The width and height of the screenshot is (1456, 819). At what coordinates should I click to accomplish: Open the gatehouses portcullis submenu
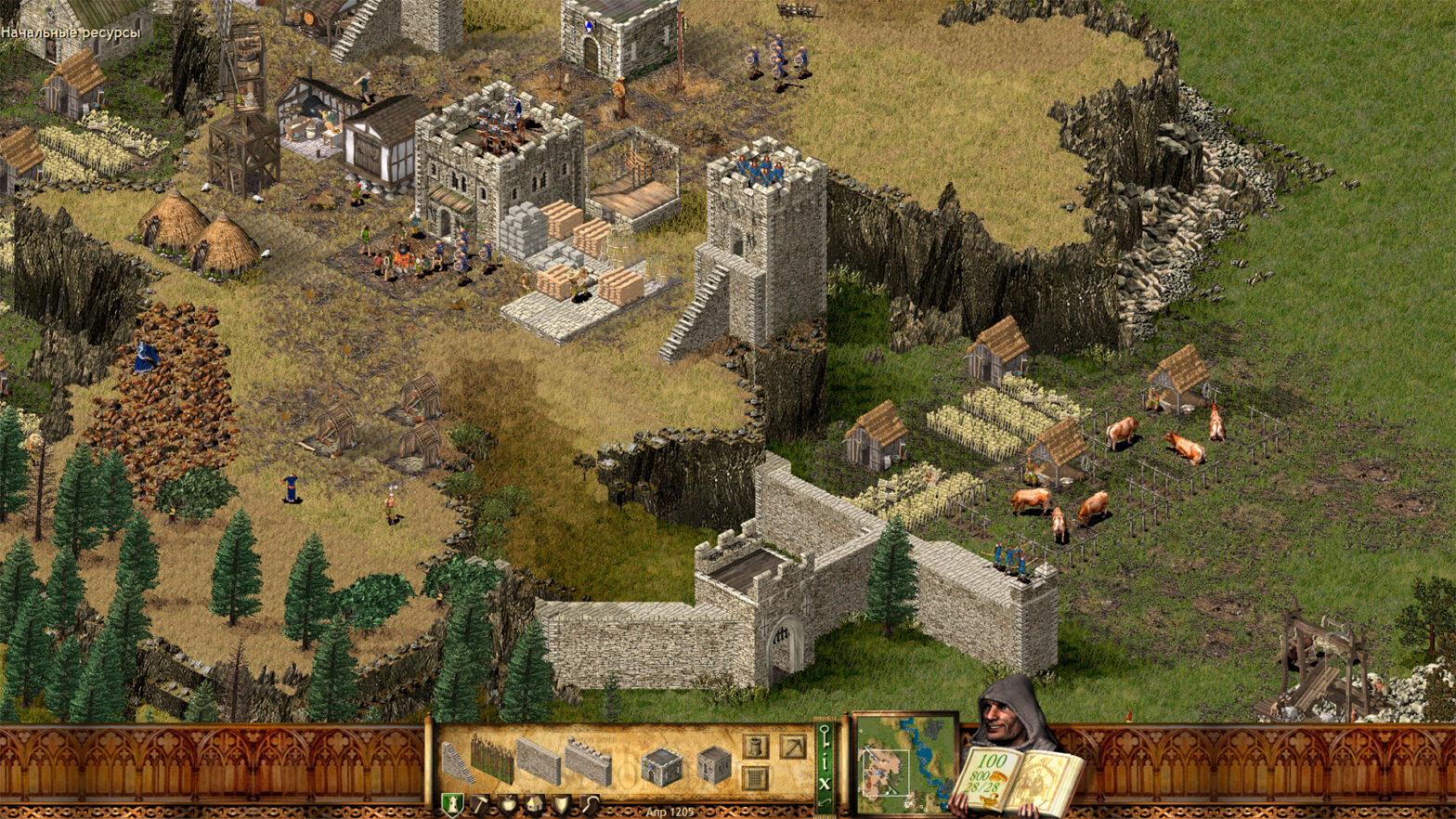[756, 776]
